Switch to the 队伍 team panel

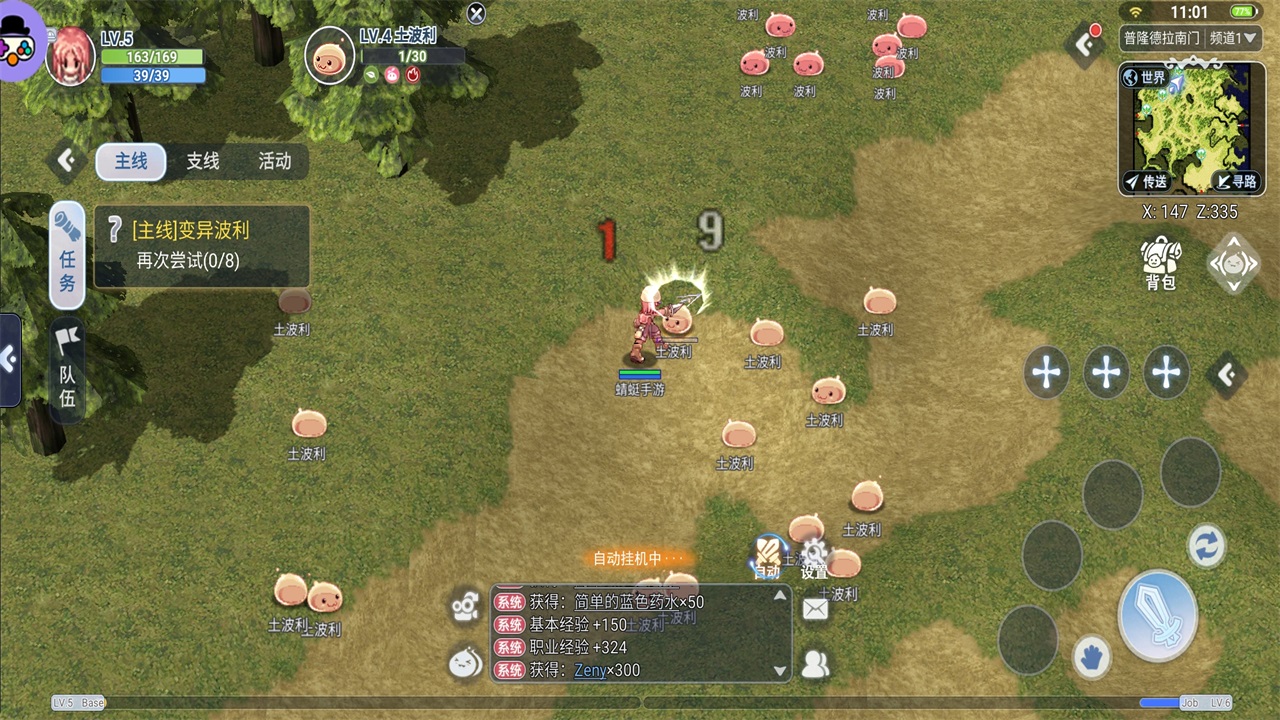pos(67,370)
